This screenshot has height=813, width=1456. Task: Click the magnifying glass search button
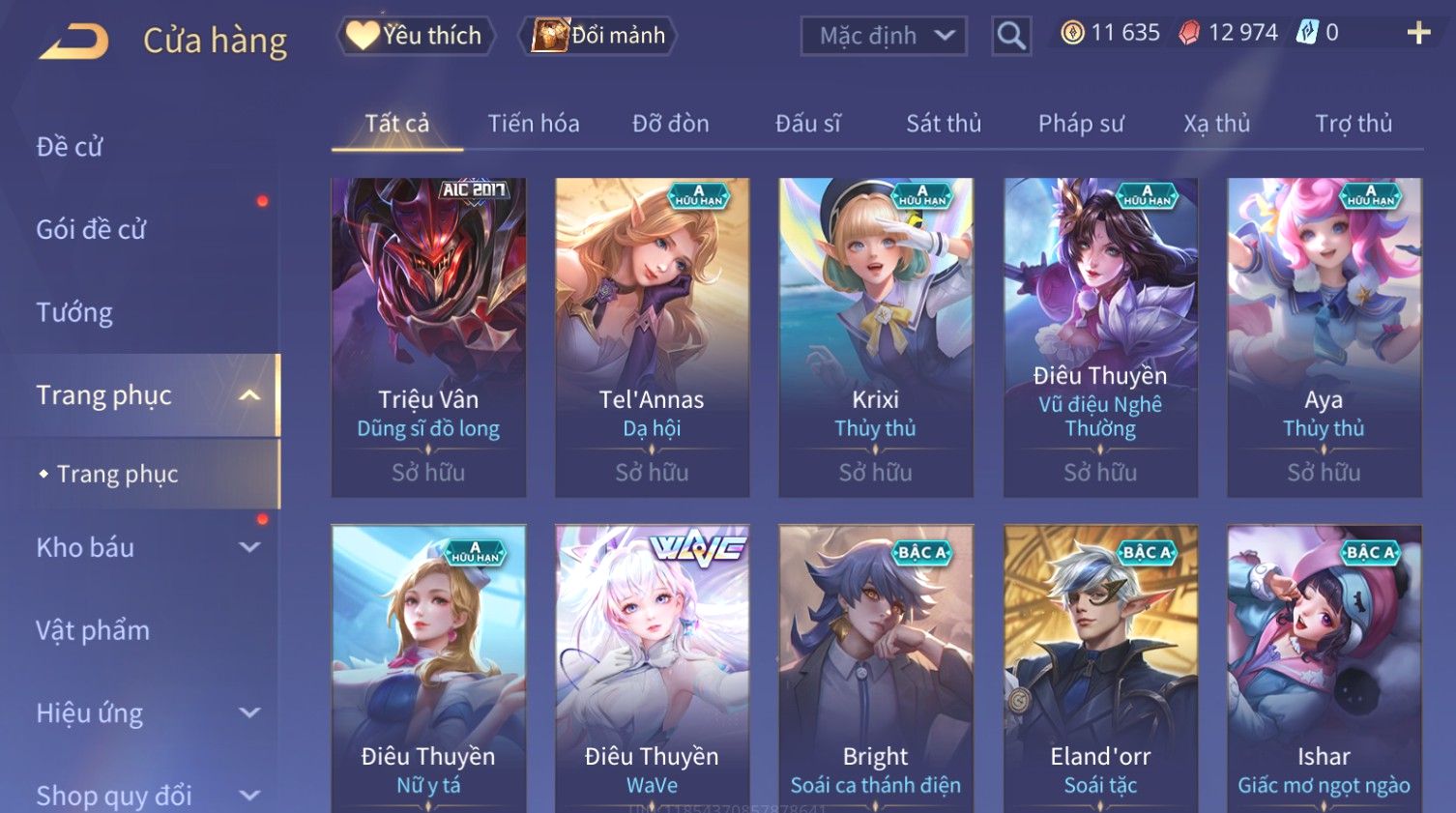(x=1011, y=37)
